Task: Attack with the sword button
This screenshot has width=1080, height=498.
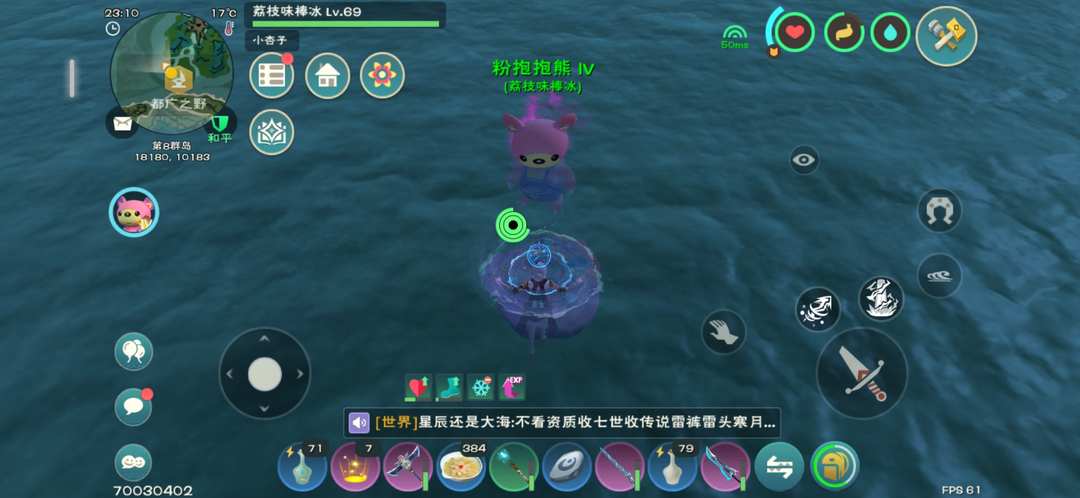Action: coord(862,373)
